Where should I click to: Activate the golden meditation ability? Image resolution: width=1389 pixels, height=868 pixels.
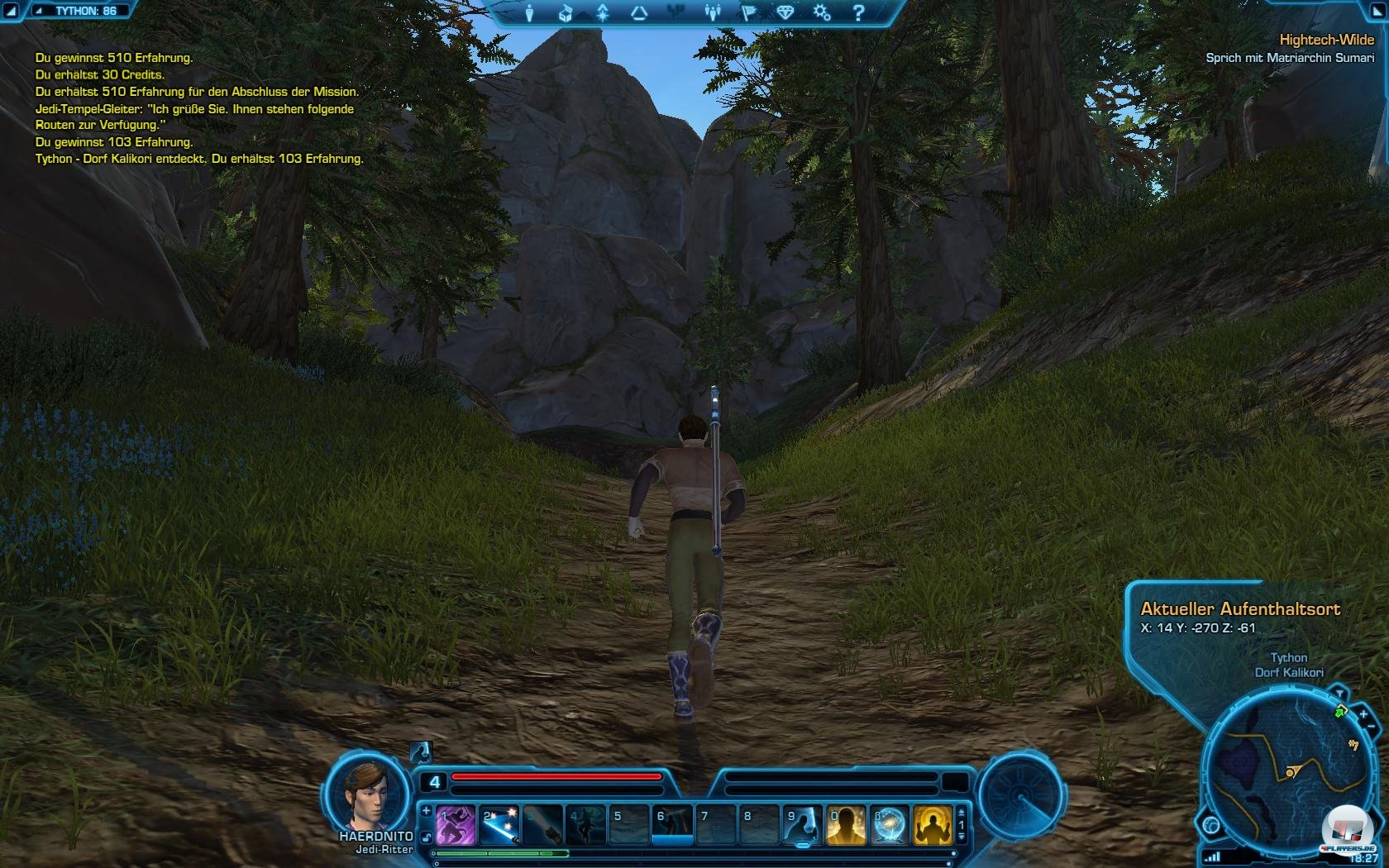tap(933, 825)
